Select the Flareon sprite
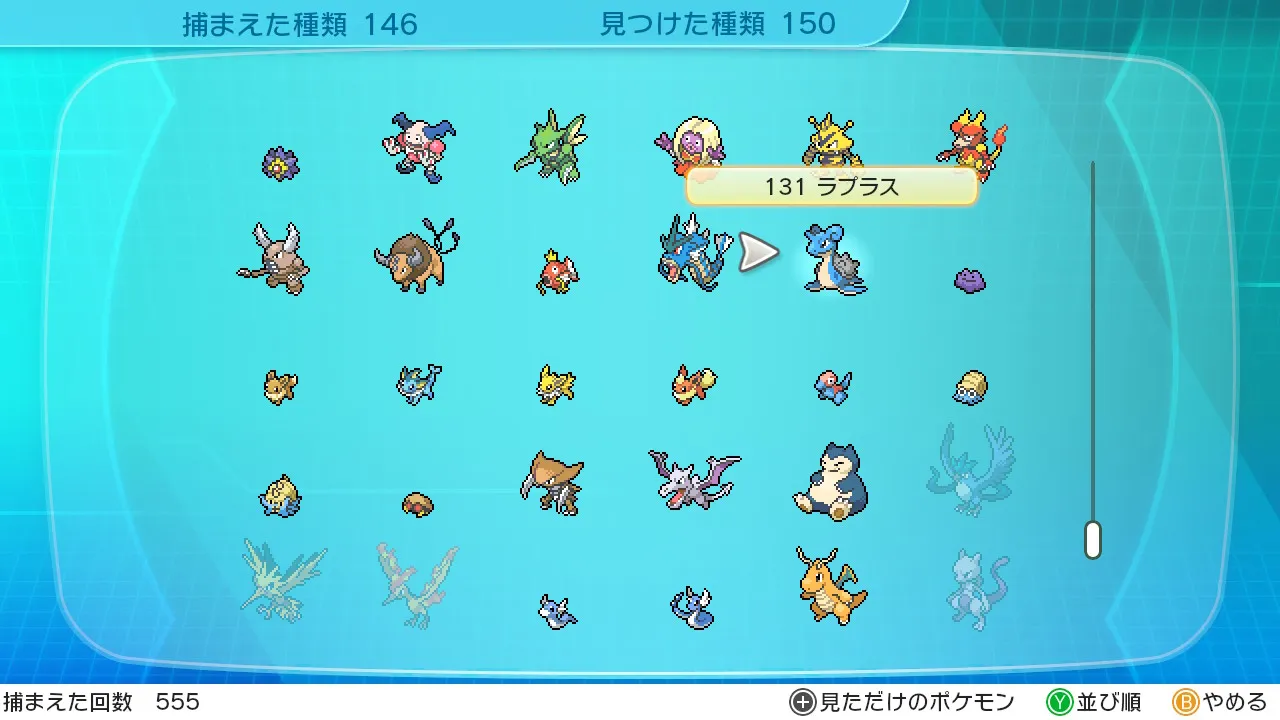1280x720 pixels. 693,384
